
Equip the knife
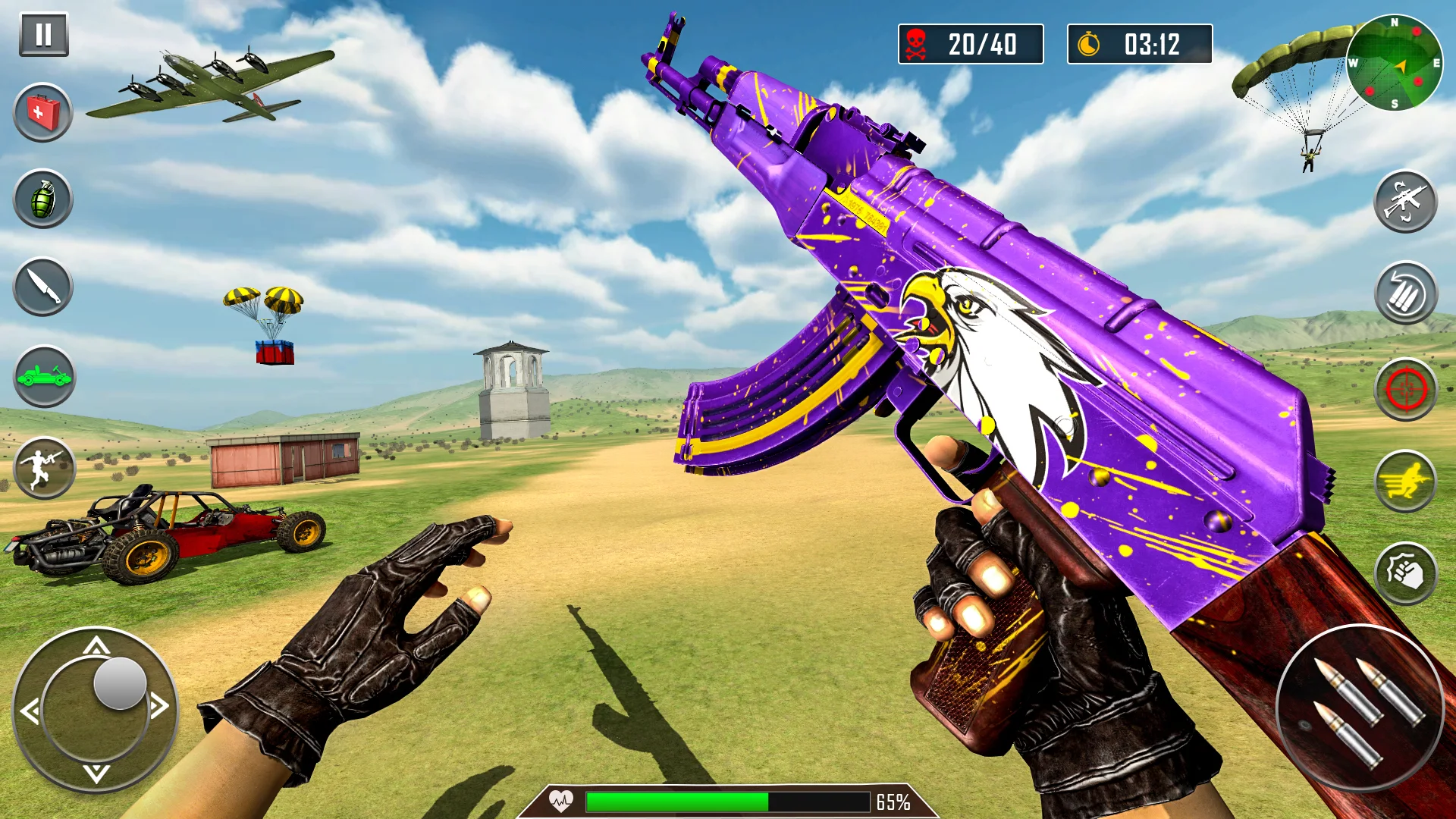[x=43, y=287]
